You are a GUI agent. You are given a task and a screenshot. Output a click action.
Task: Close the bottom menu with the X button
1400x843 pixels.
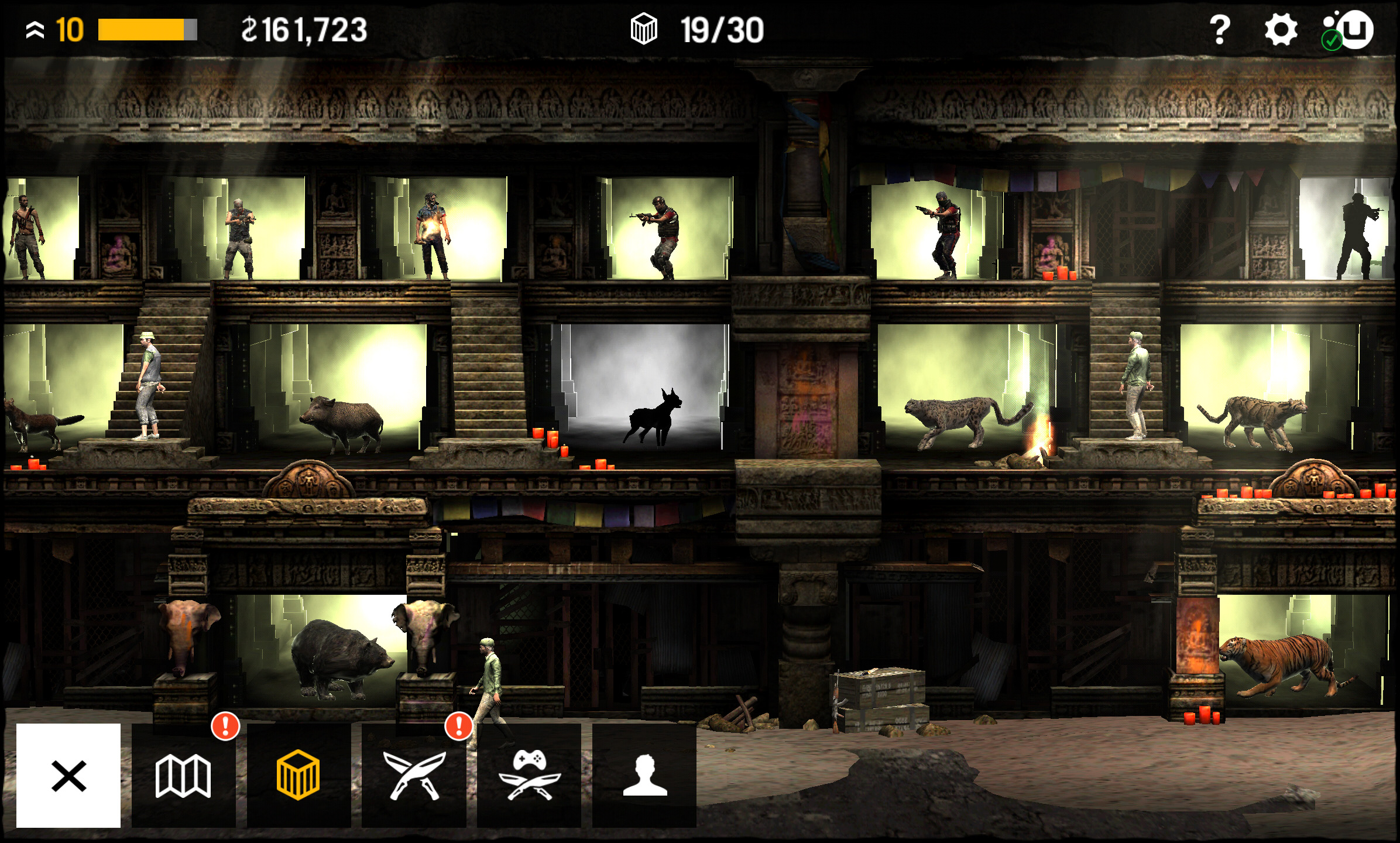pos(68,775)
